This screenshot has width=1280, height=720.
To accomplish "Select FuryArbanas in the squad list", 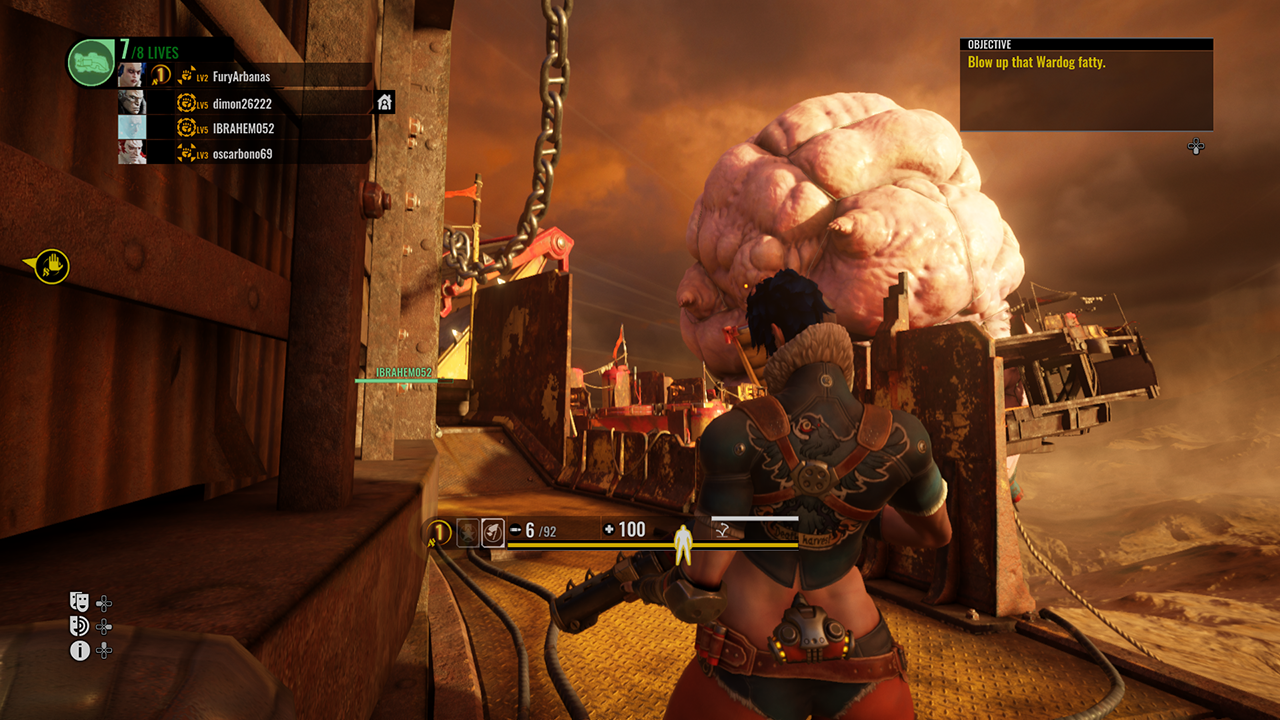I will [x=240, y=77].
